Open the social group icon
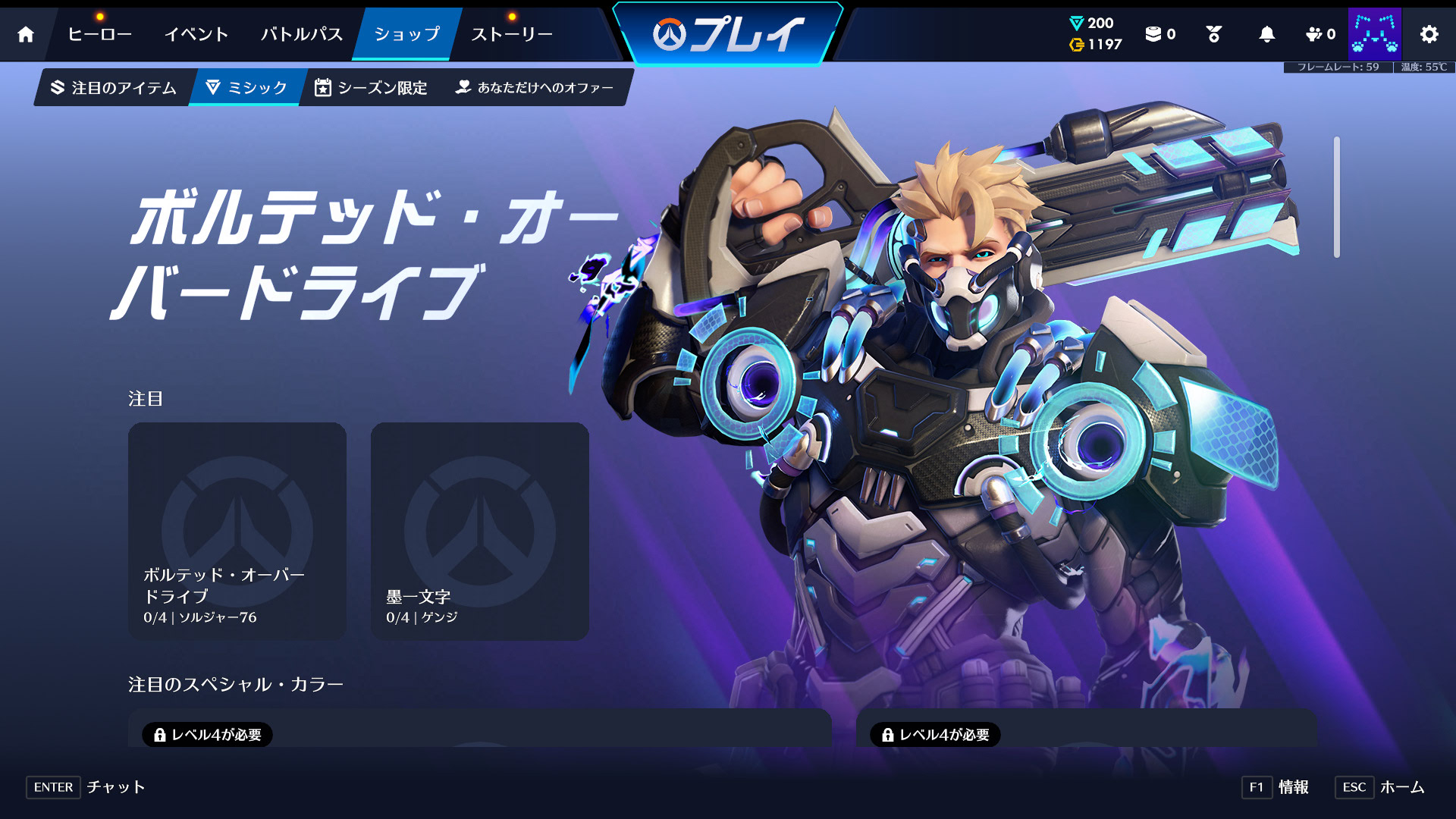Image resolution: width=1456 pixels, height=819 pixels. click(1319, 34)
